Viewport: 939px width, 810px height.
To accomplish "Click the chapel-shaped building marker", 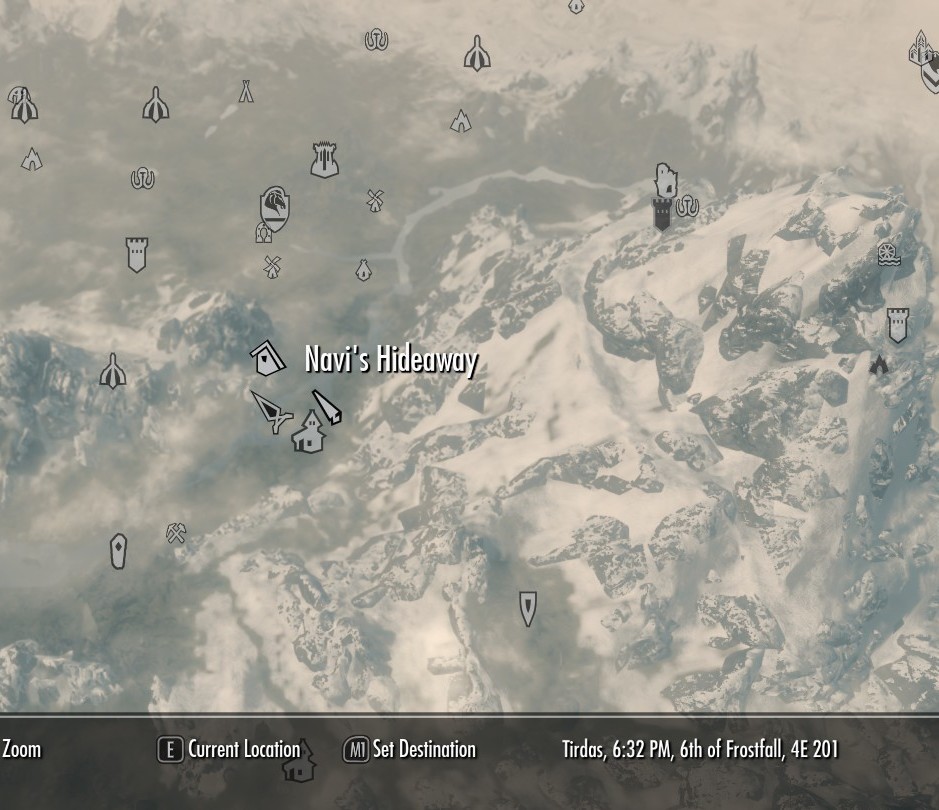I will click(306, 434).
